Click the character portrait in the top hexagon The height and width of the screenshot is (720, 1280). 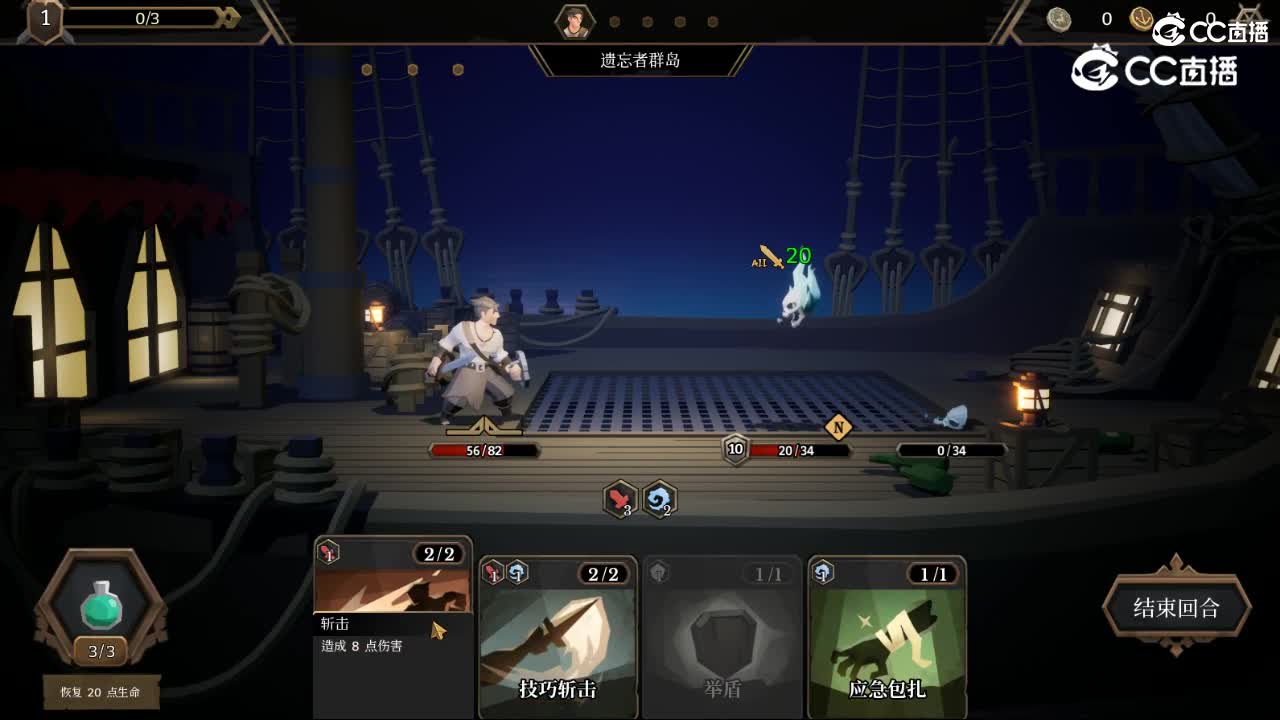(x=573, y=20)
